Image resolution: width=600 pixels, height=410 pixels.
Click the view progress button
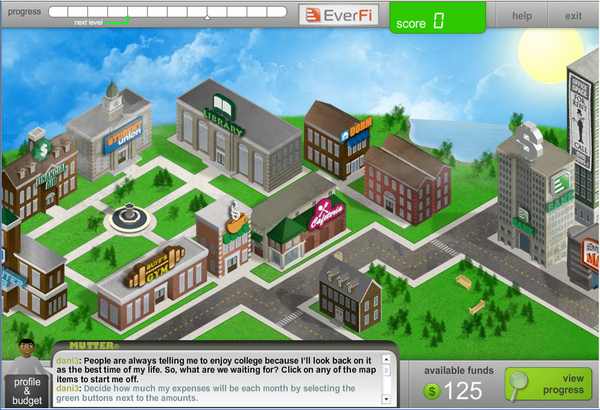pos(547,385)
